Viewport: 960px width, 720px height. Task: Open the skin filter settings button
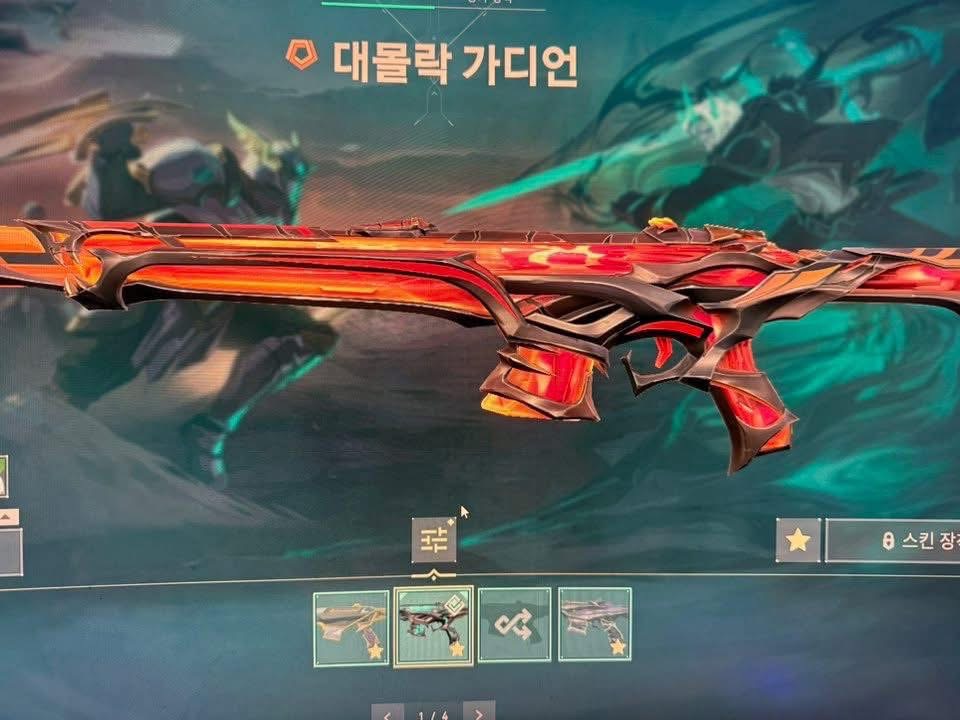434,540
